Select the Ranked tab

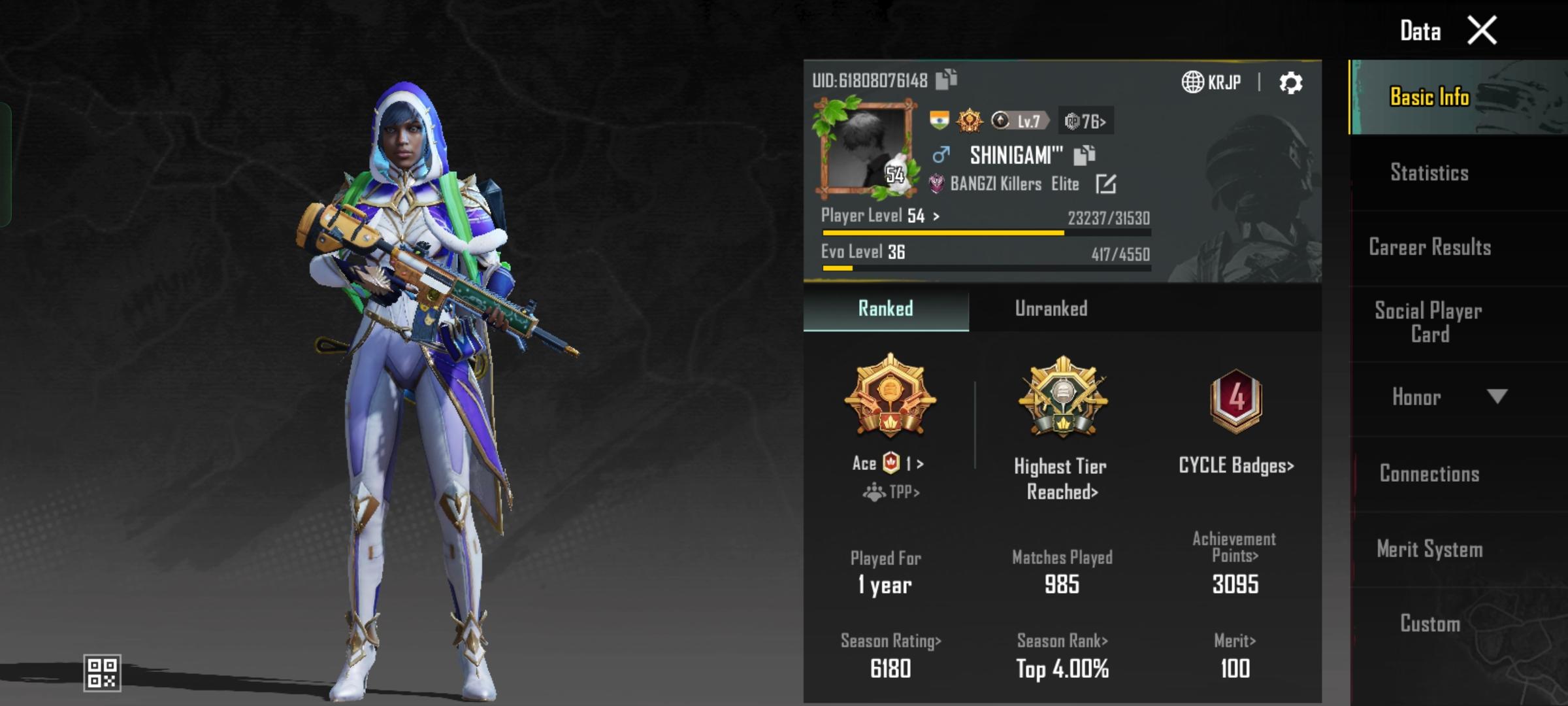point(885,309)
